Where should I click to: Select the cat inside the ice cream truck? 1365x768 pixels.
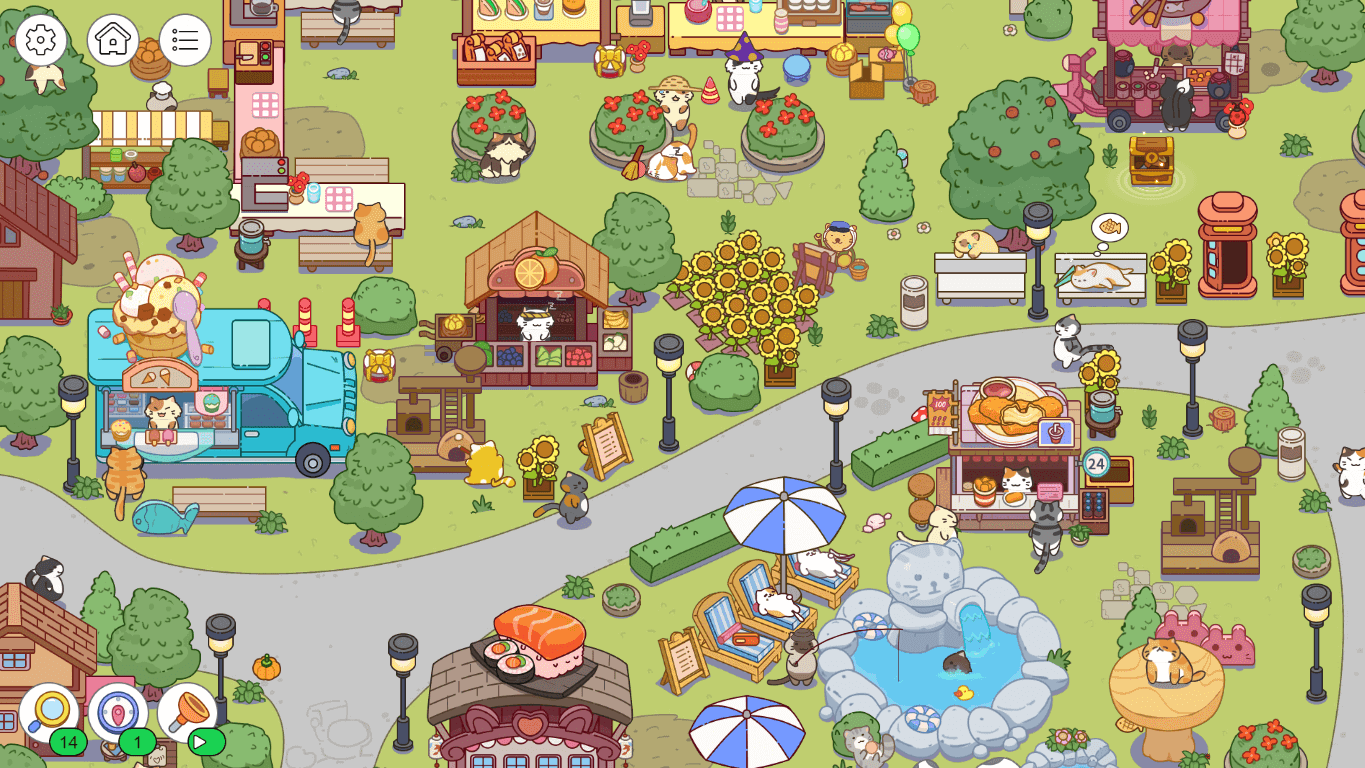pos(162,412)
